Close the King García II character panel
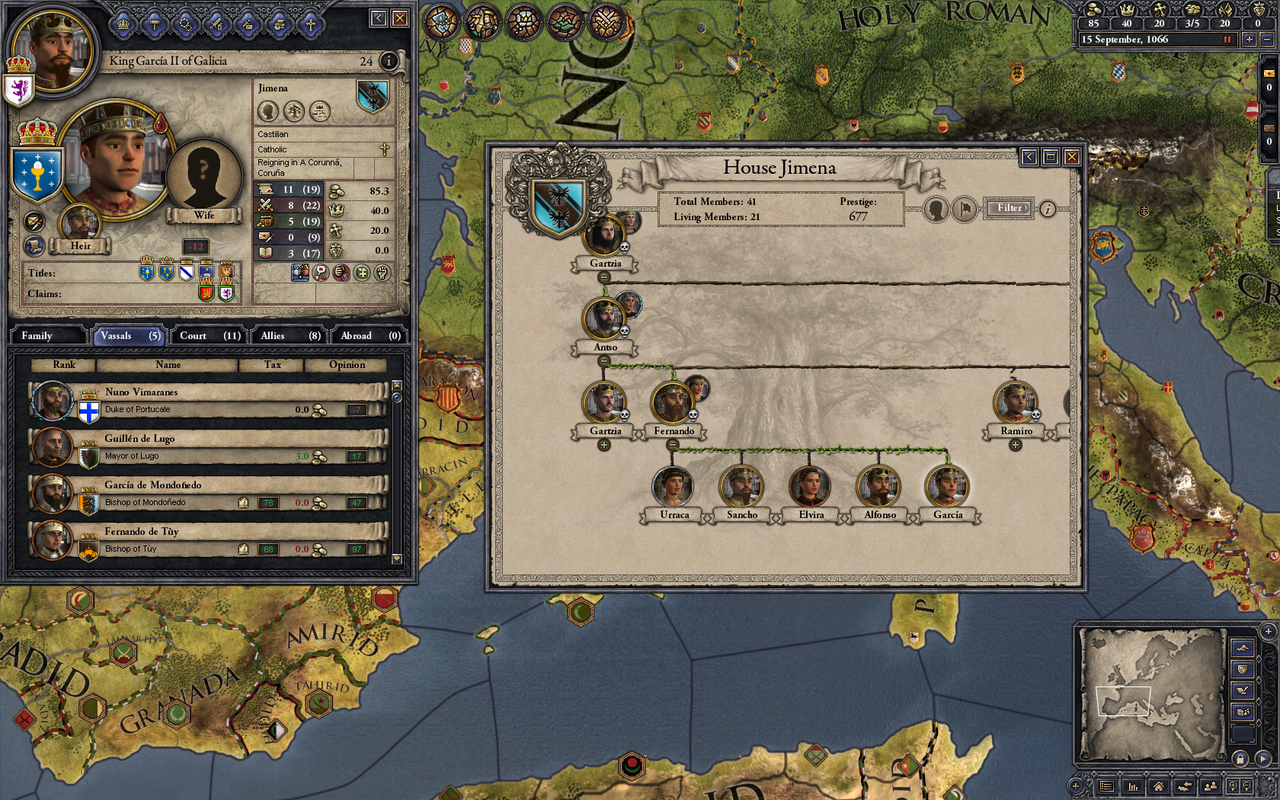 tap(400, 18)
